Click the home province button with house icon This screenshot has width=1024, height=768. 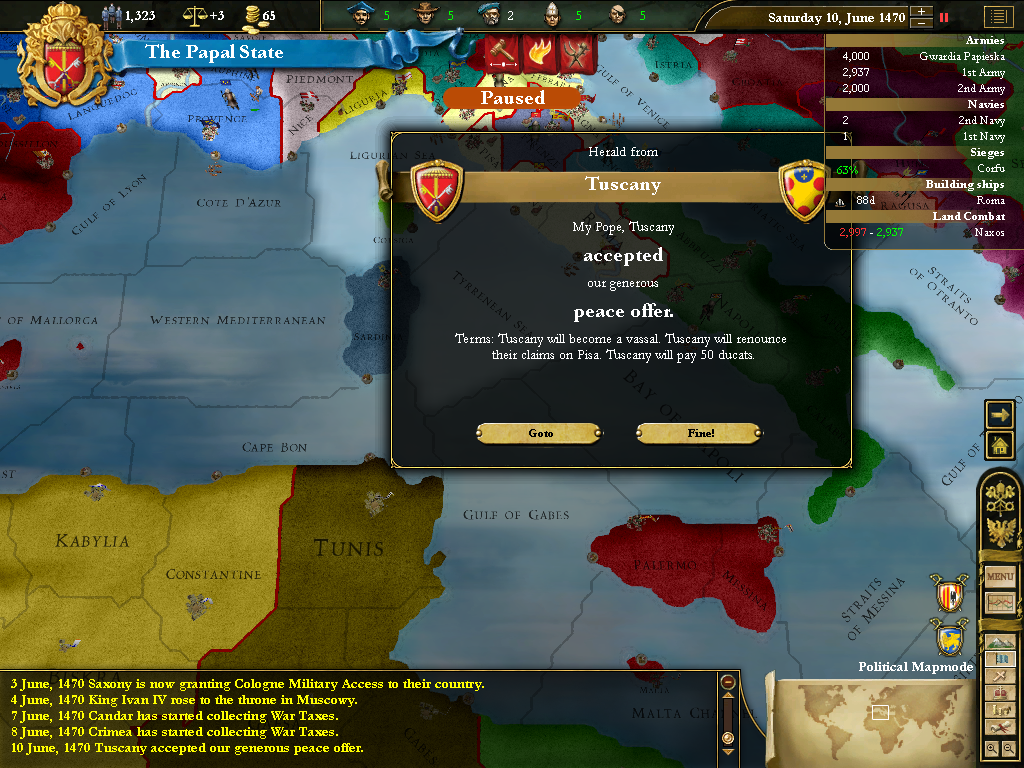coord(999,445)
